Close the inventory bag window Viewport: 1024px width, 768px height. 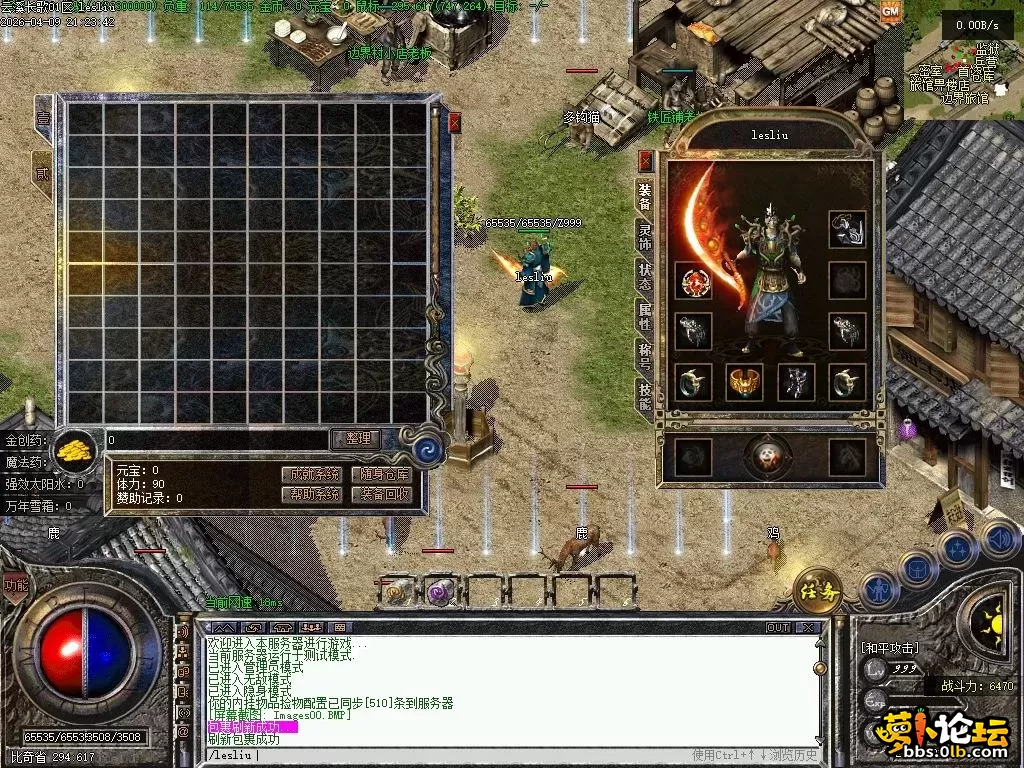click(455, 123)
